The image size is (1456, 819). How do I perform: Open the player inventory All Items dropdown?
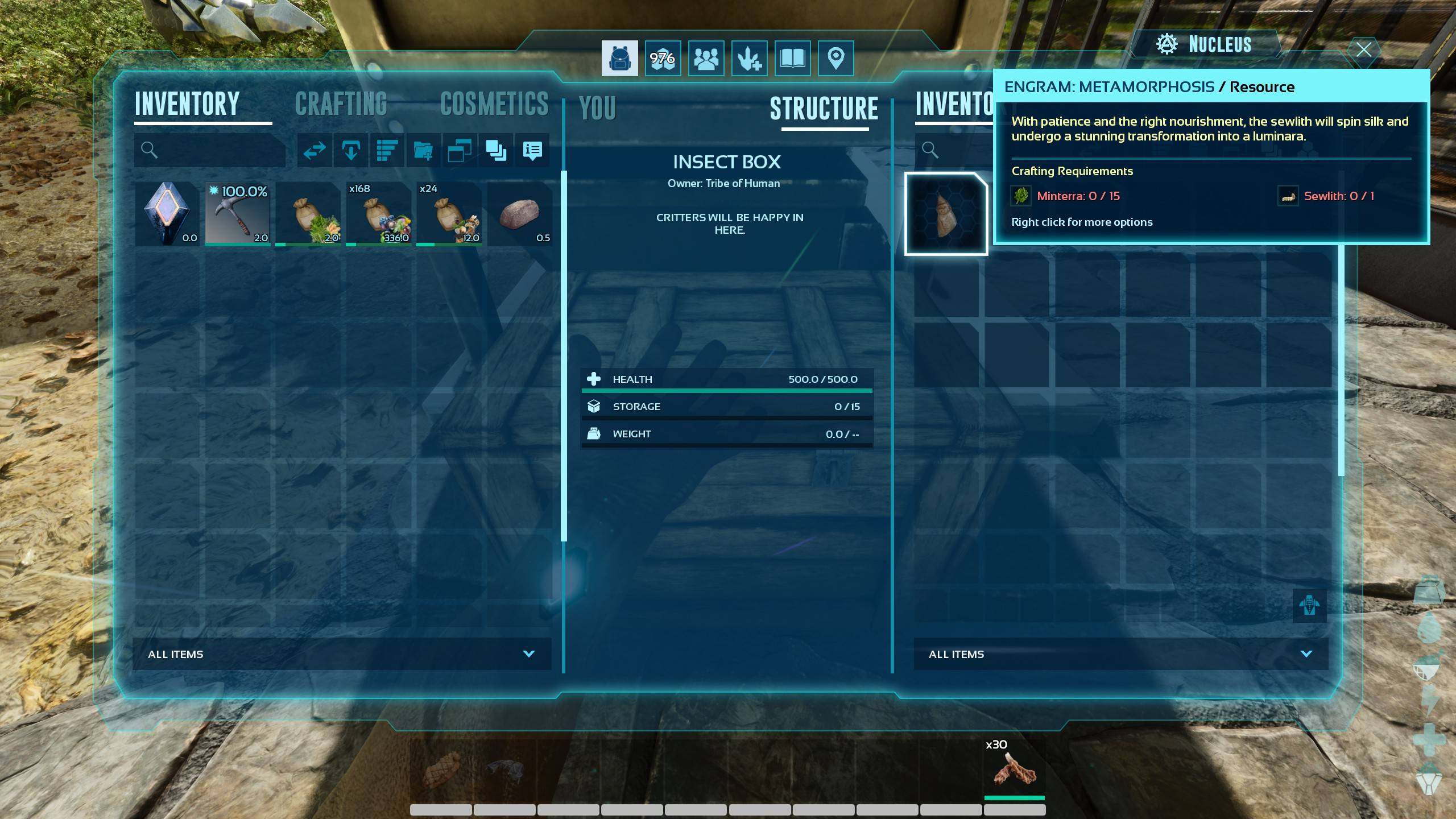point(342,654)
